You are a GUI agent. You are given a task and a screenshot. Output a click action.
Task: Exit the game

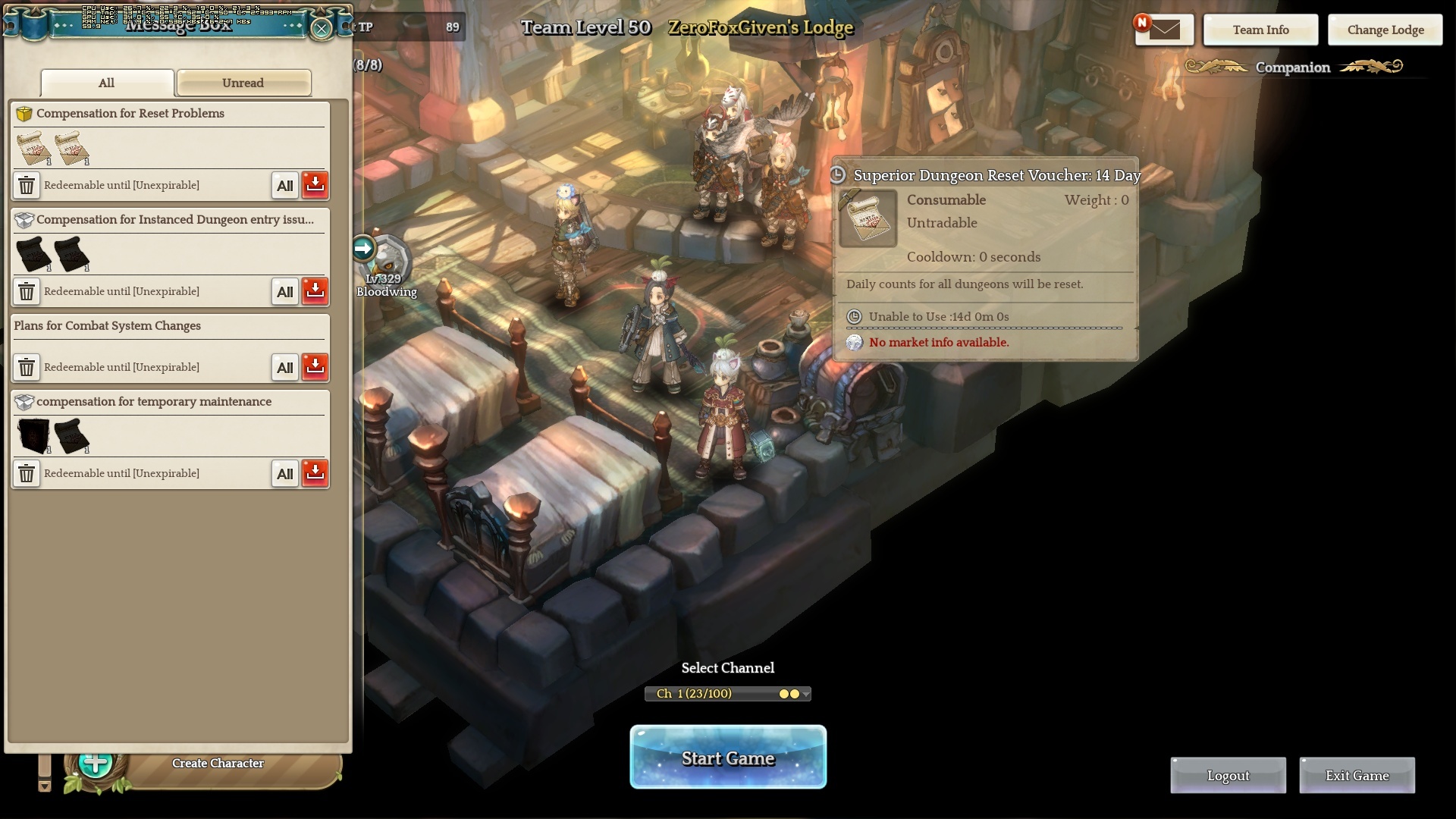pos(1357,775)
